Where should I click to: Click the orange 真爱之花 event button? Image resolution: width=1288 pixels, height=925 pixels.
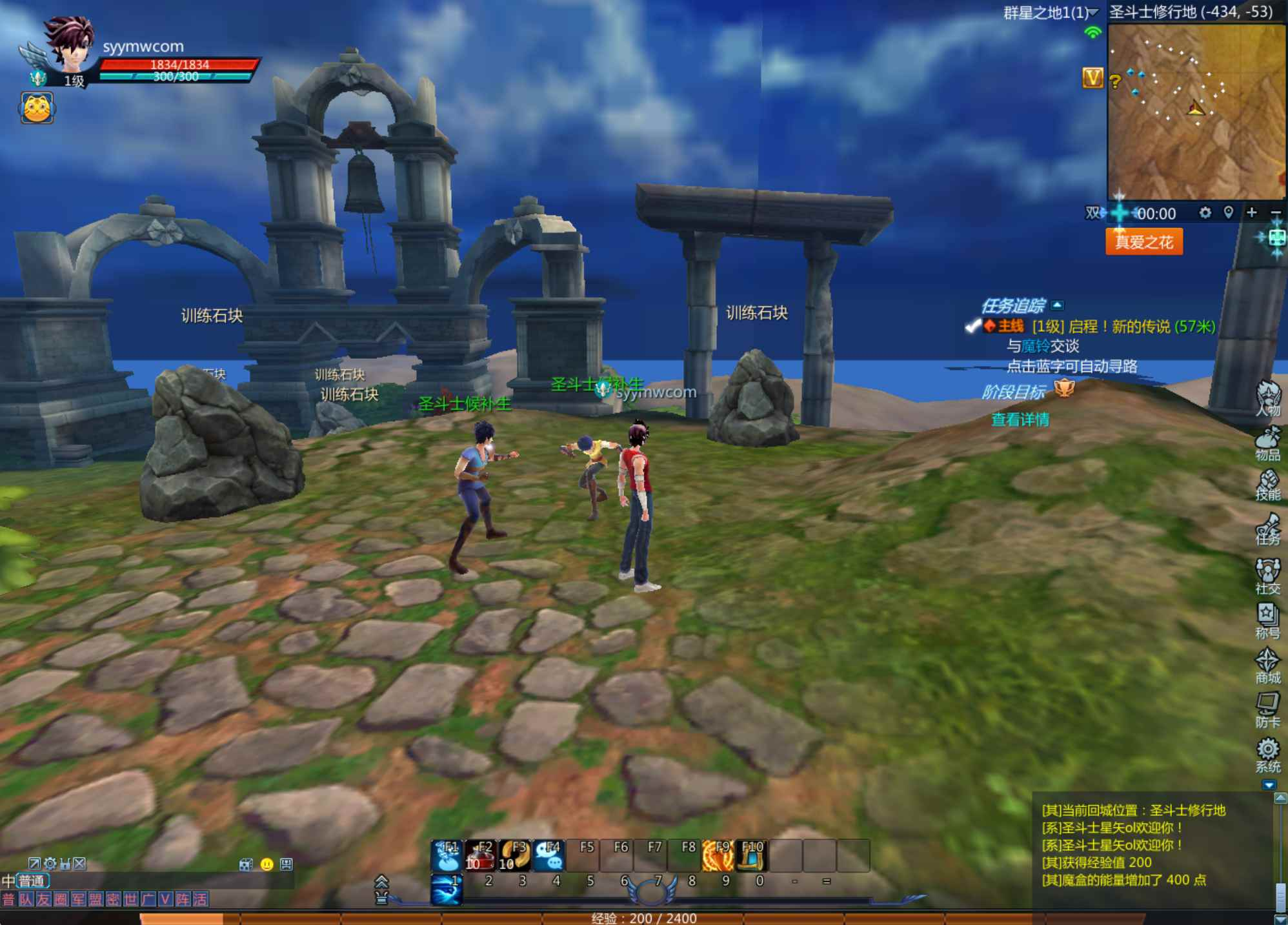point(1144,242)
